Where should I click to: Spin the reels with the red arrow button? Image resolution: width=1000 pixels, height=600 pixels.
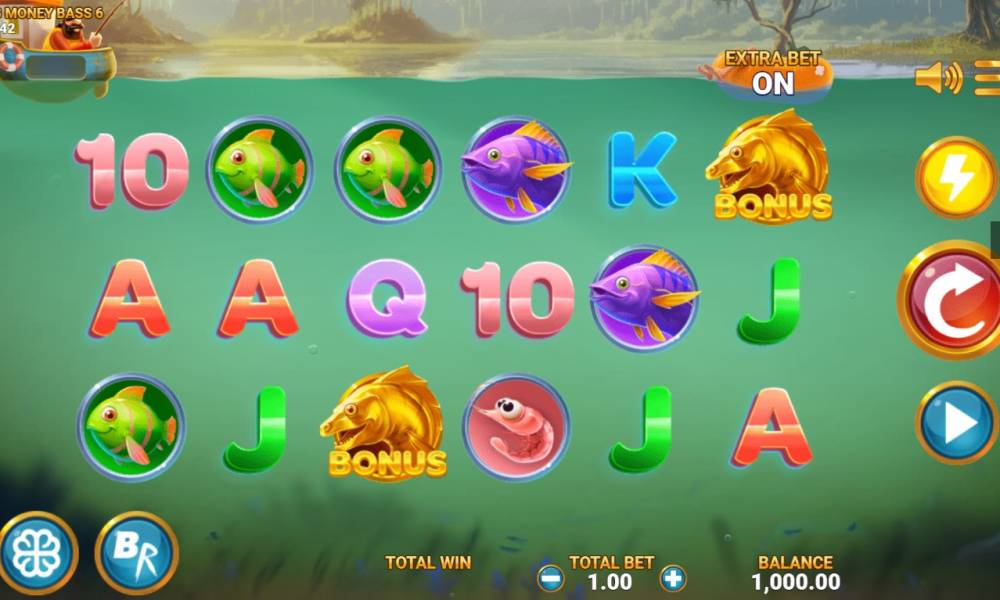[x=952, y=300]
